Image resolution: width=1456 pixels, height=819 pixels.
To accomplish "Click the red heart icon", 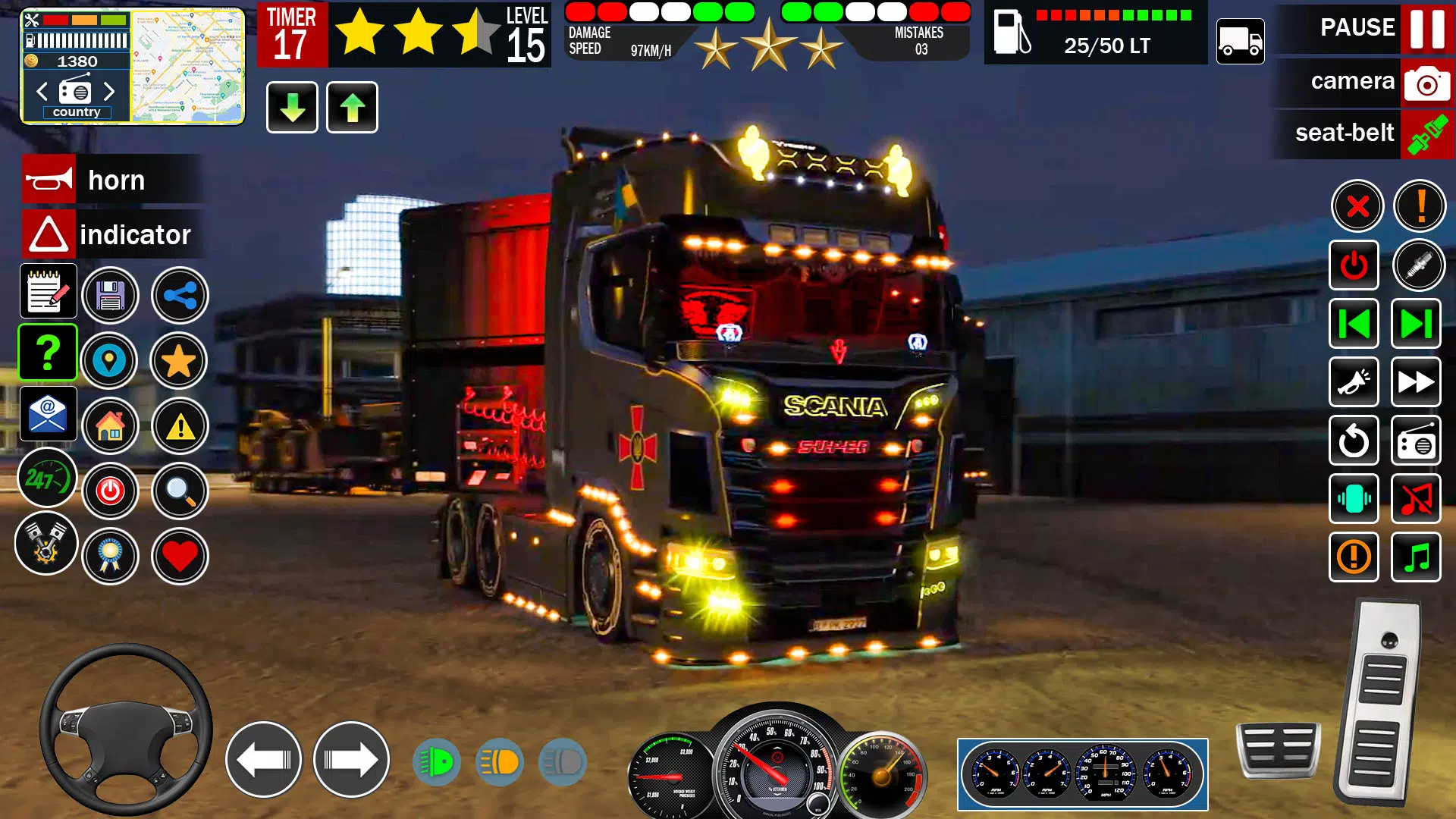I will pyautogui.click(x=180, y=557).
